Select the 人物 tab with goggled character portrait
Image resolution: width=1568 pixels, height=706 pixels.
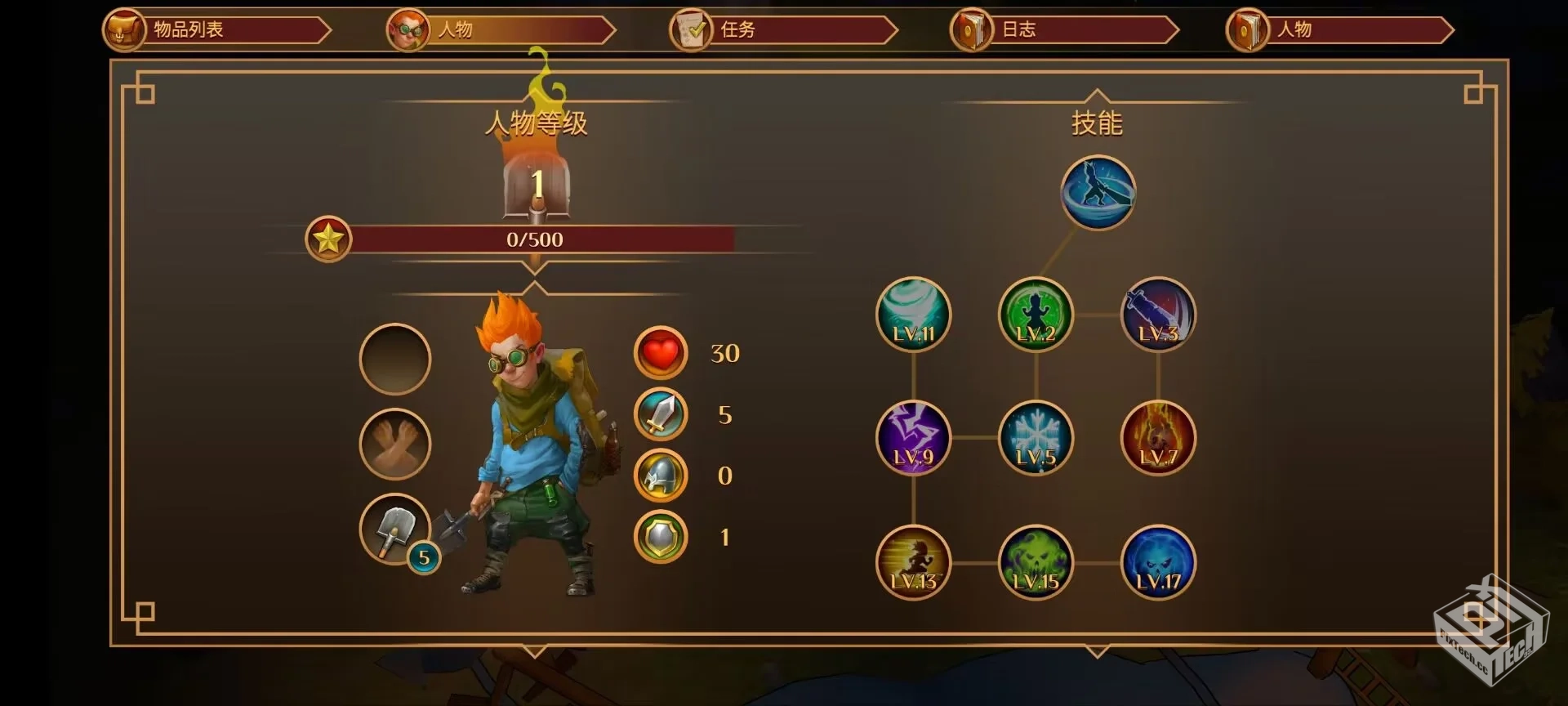pyautogui.click(x=500, y=30)
